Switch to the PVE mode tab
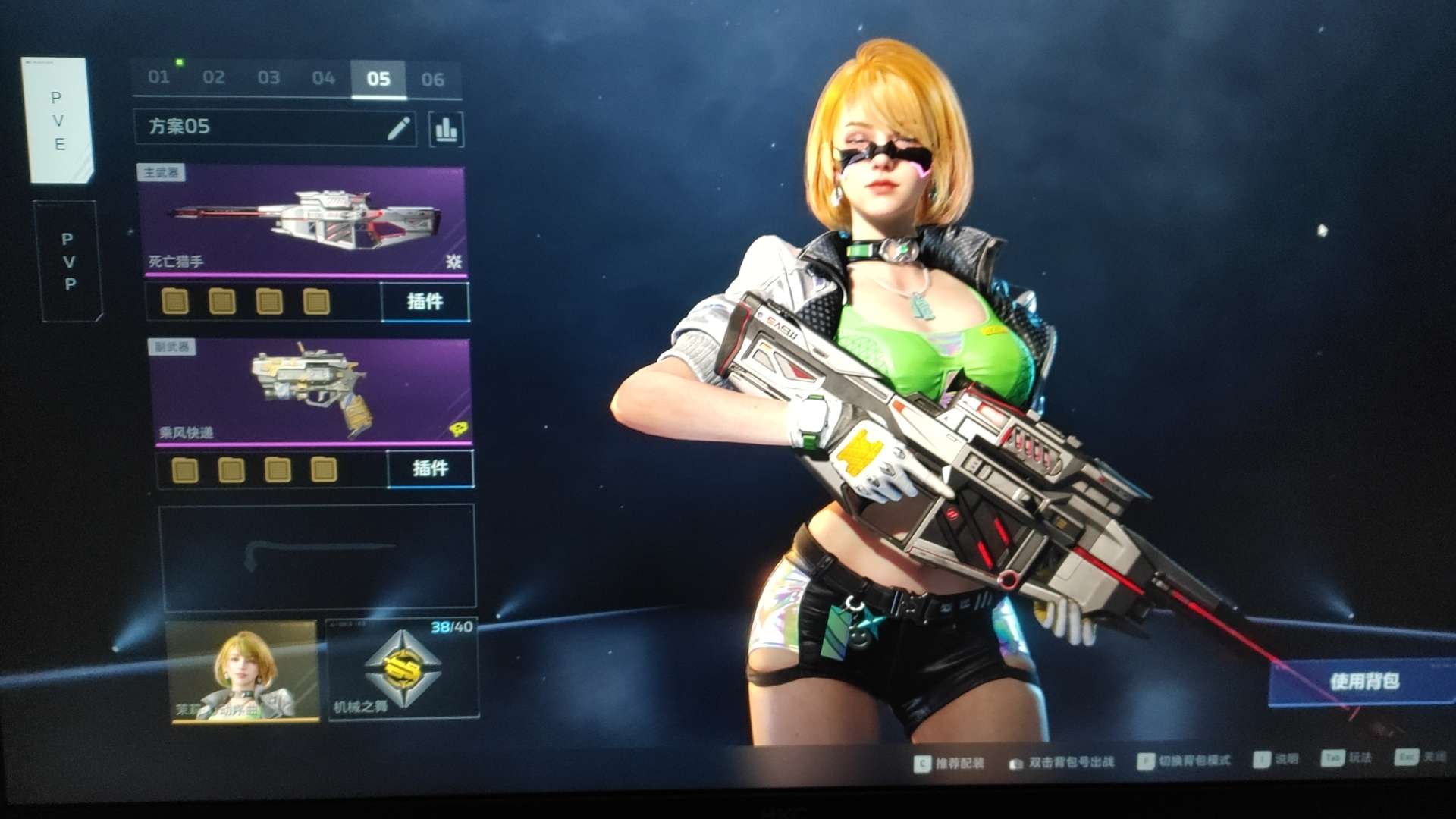The height and width of the screenshot is (819, 1456). (59, 121)
